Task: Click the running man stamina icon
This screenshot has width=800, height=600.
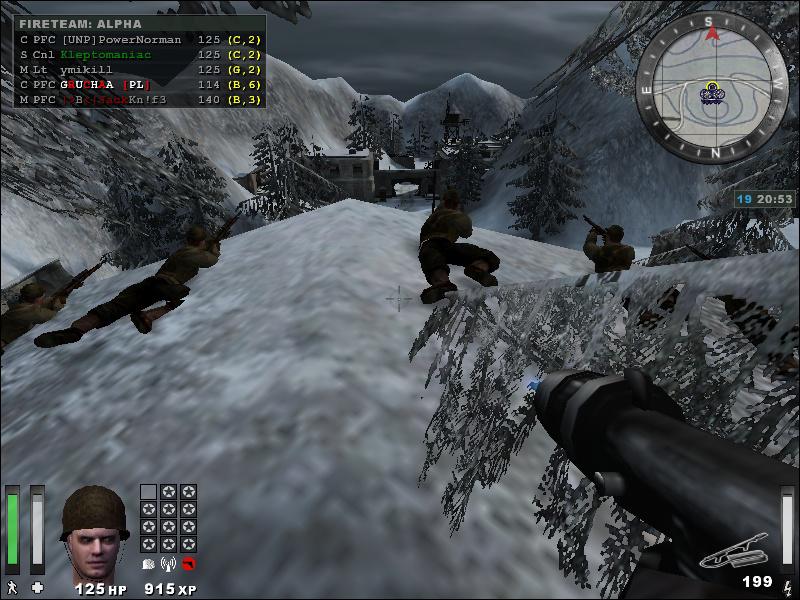Action: (x=13, y=586)
